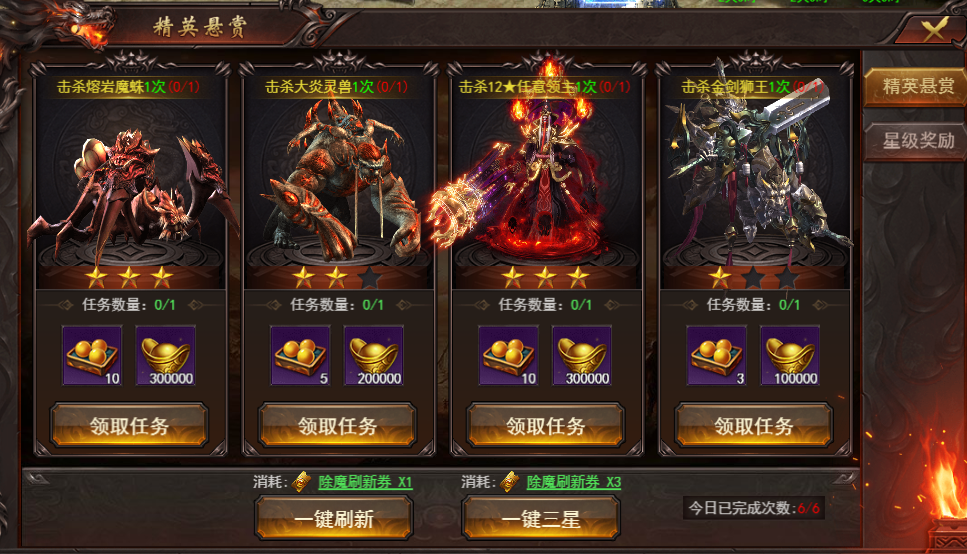Accept the 熔岩魔蛛 kill task

click(129, 426)
